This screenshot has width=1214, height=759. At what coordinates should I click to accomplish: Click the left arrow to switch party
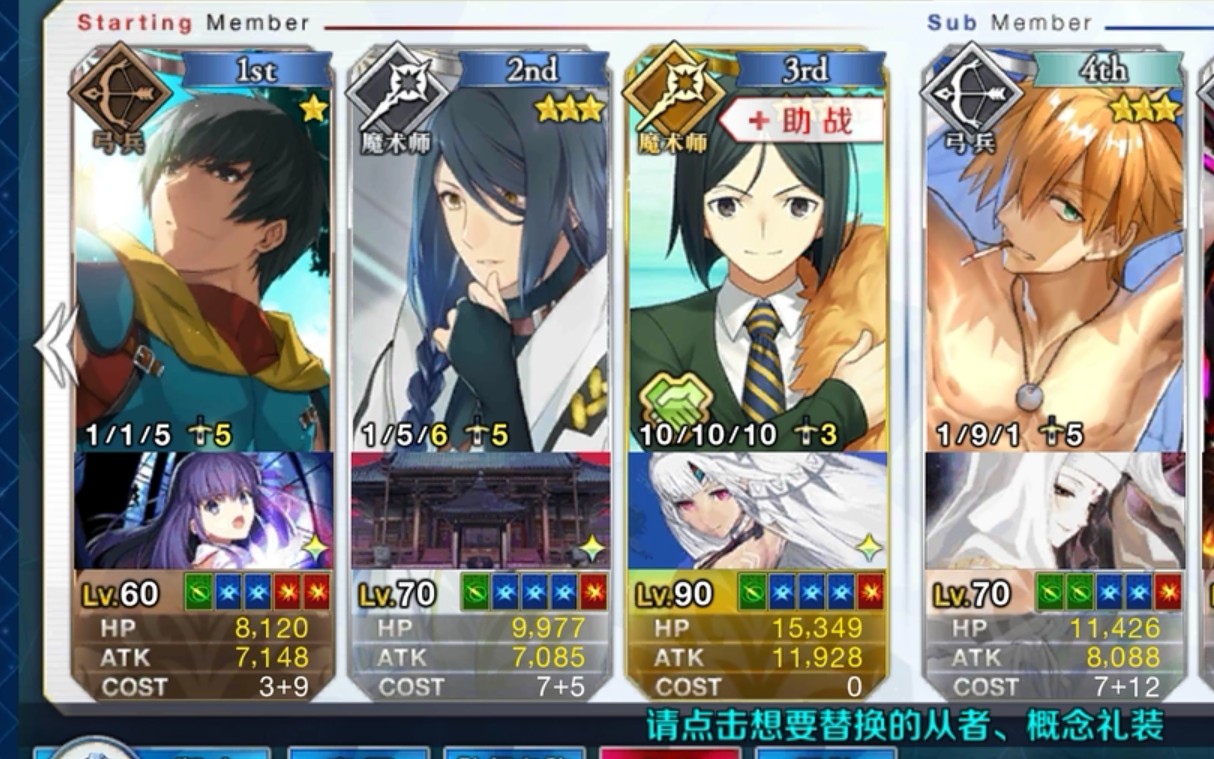[x=54, y=345]
